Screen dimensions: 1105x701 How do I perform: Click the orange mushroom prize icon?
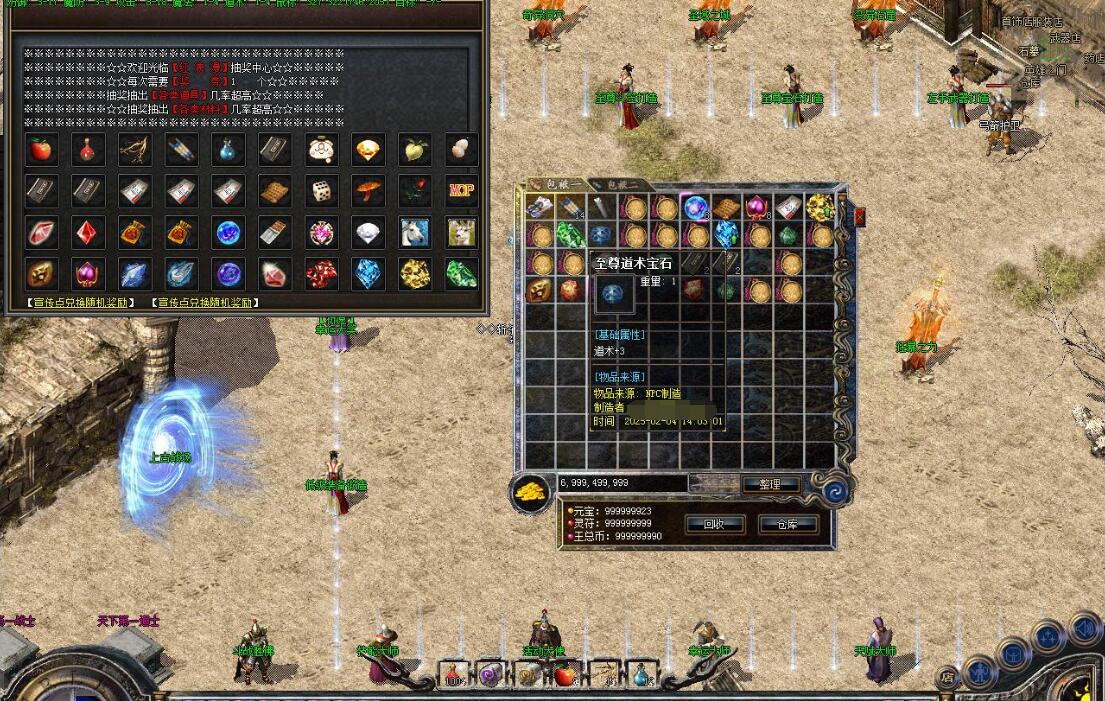[368, 190]
